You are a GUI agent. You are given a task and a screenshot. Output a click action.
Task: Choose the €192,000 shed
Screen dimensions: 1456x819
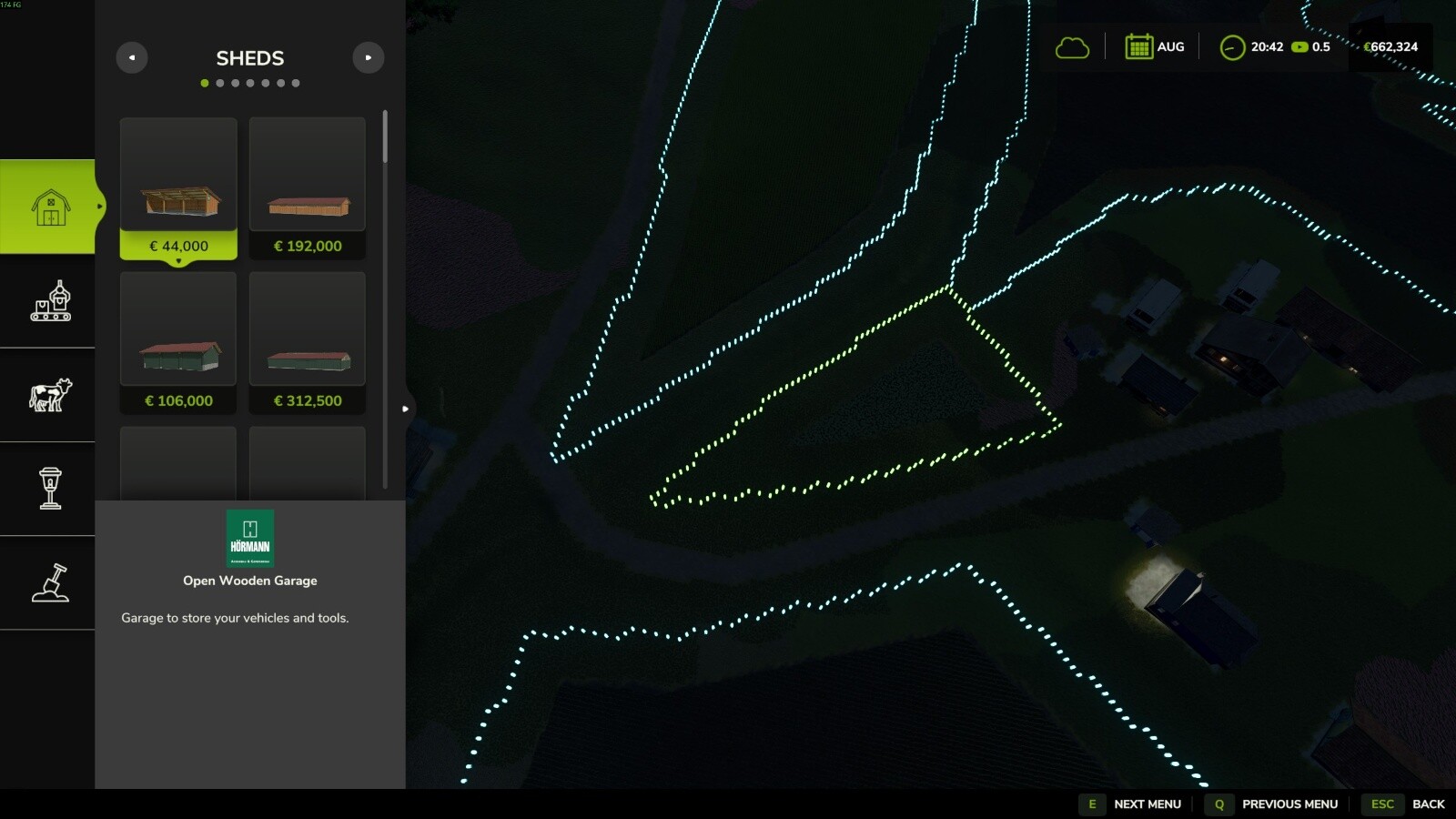pos(308,187)
